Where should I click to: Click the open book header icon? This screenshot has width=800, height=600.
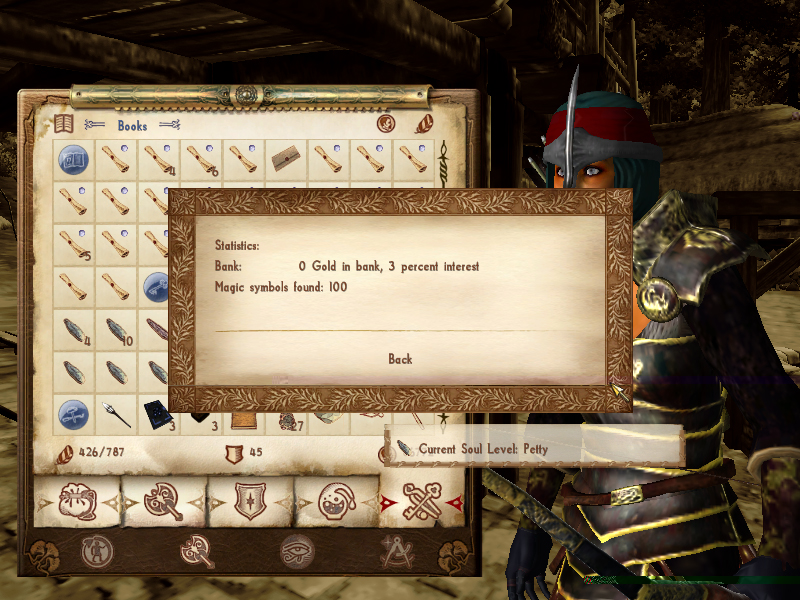[64, 124]
